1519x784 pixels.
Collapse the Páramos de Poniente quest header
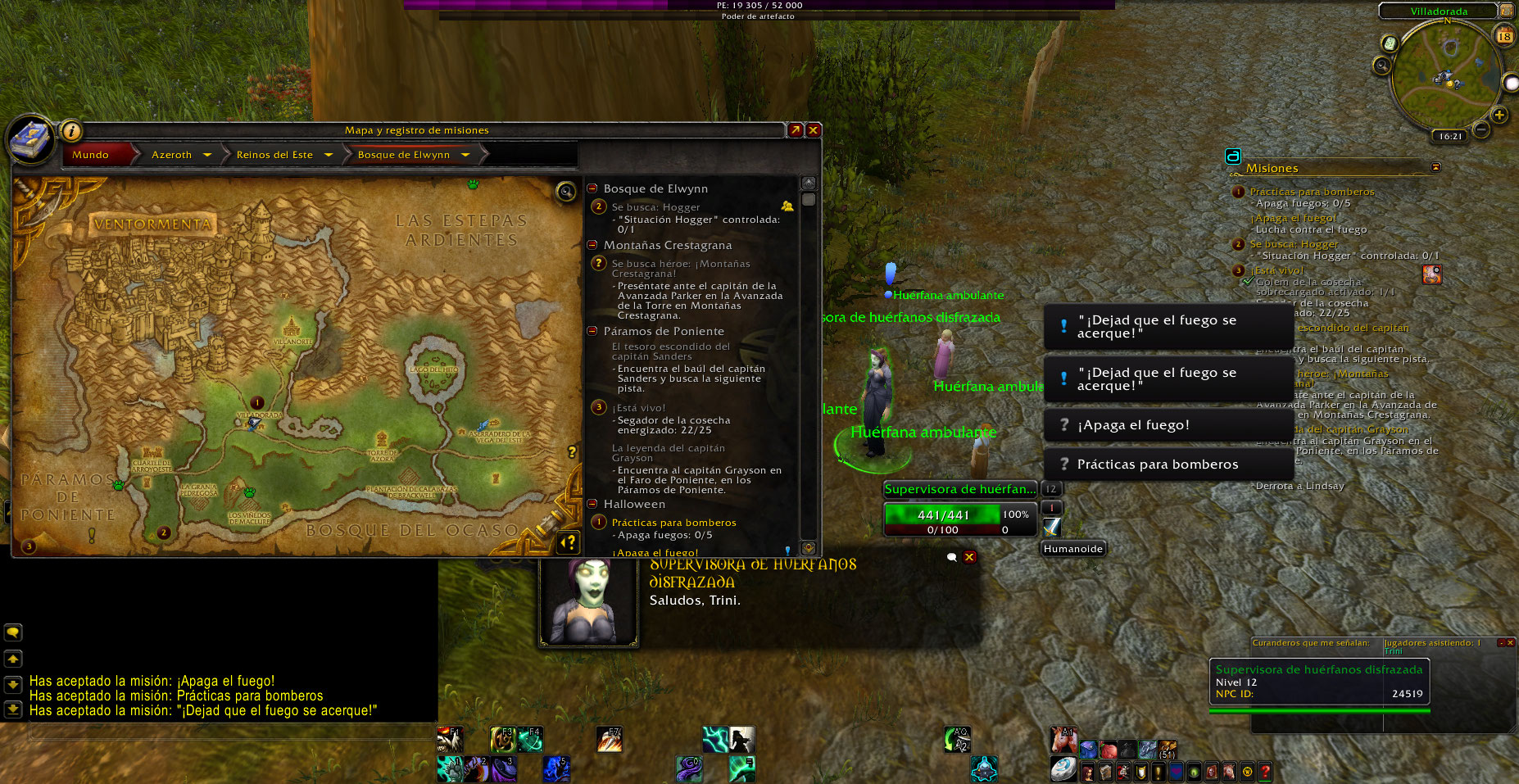click(592, 331)
